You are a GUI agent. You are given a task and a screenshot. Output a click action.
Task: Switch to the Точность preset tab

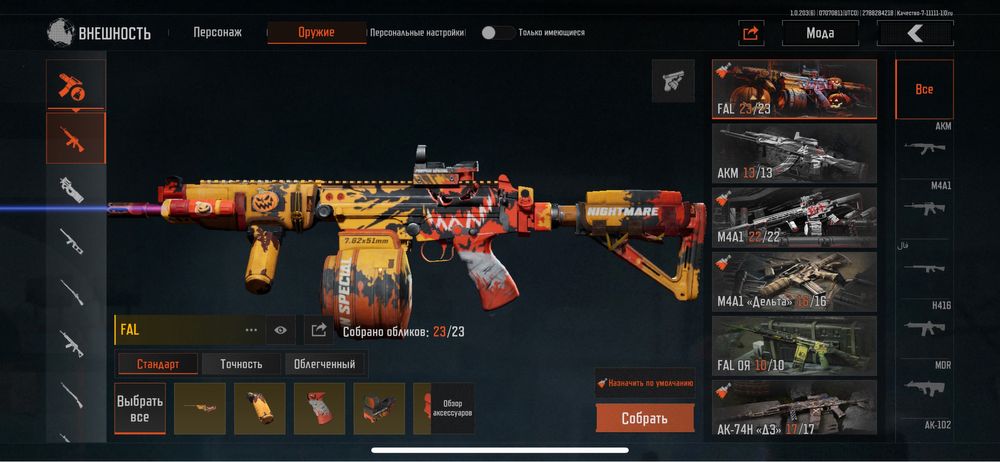241,364
